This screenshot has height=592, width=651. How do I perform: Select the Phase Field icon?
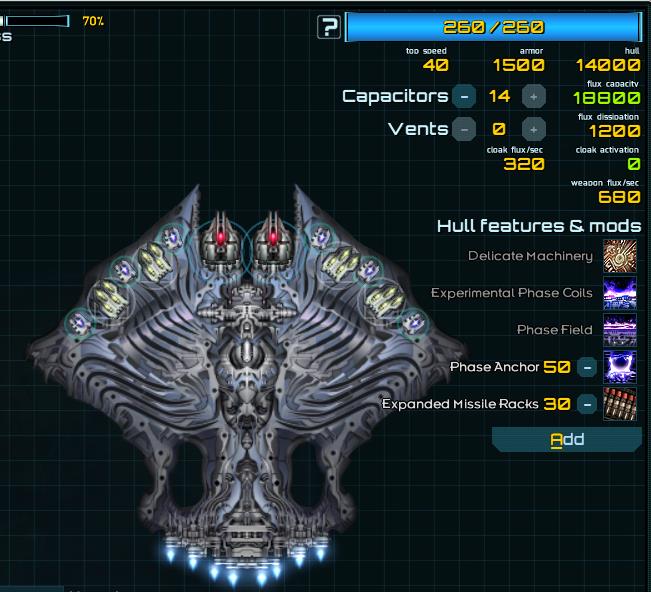click(x=620, y=330)
